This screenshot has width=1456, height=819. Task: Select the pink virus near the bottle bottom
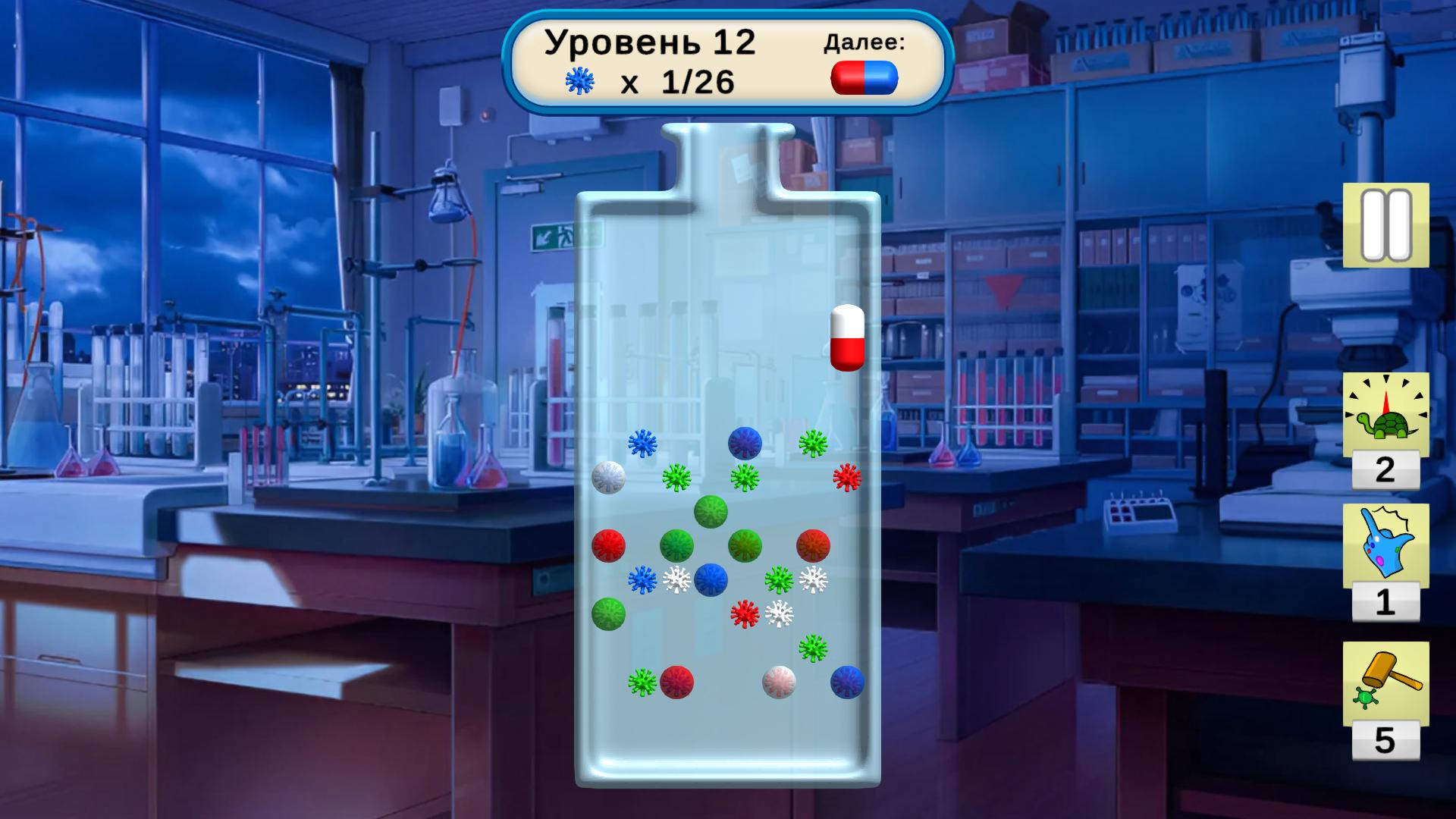tap(780, 682)
